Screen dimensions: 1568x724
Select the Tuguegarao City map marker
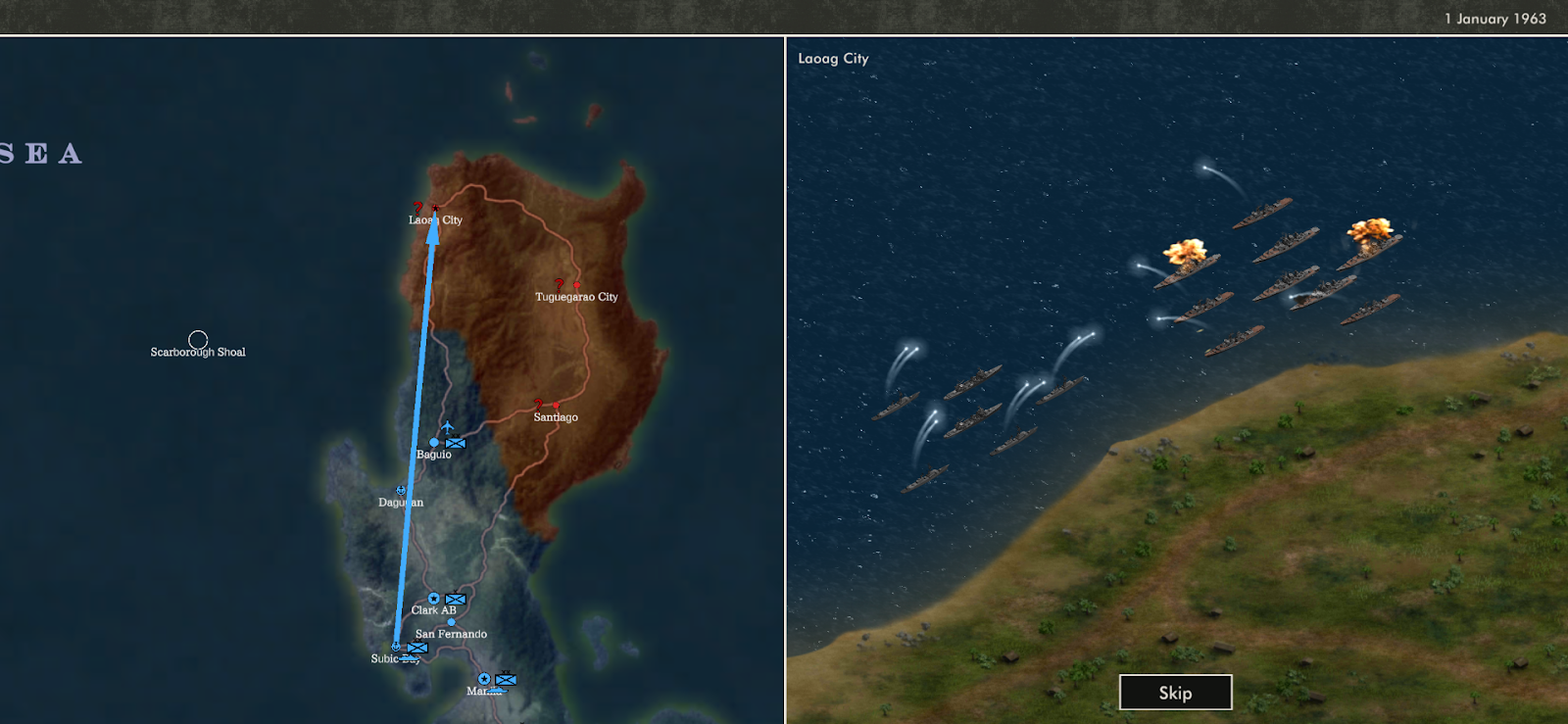[x=576, y=284]
